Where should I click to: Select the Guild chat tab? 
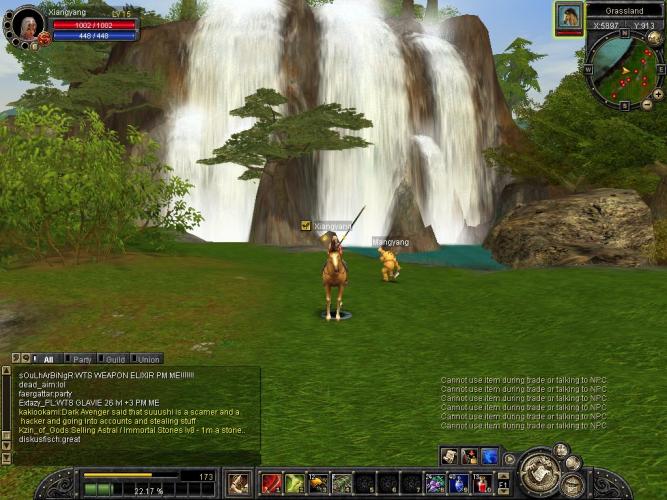(115, 359)
